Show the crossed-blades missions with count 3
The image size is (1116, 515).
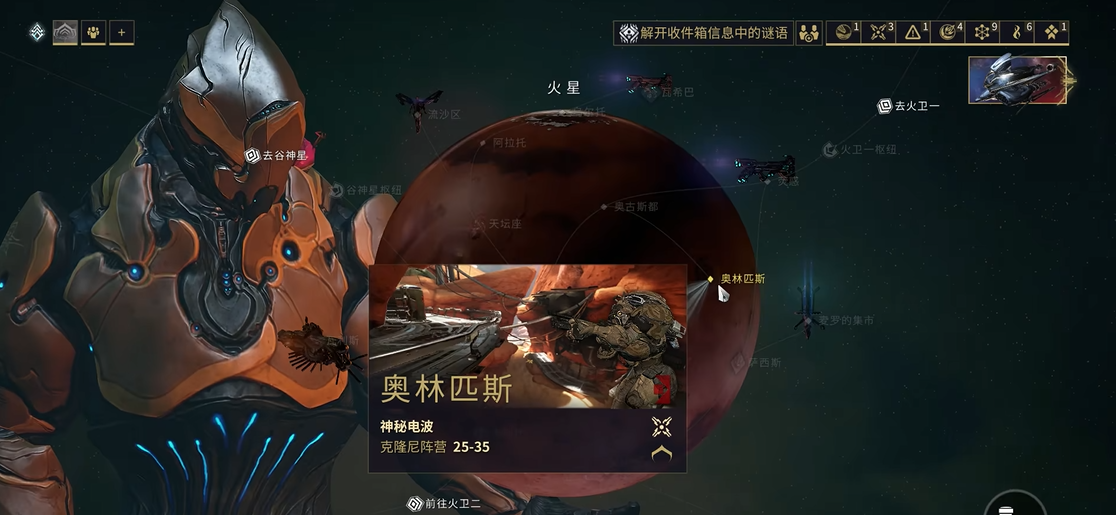click(880, 33)
